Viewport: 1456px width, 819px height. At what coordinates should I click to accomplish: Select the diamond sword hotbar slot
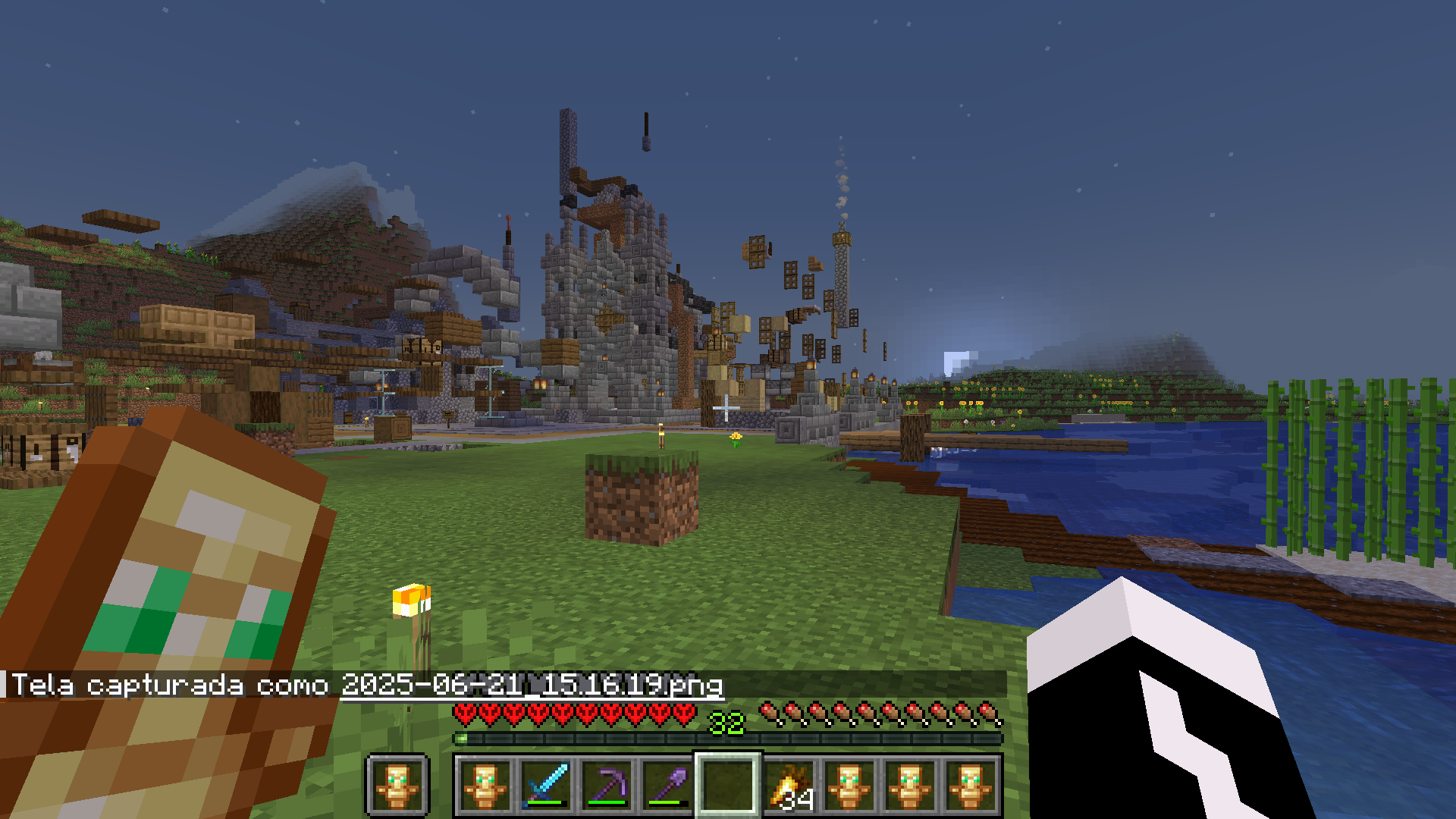pos(546,785)
